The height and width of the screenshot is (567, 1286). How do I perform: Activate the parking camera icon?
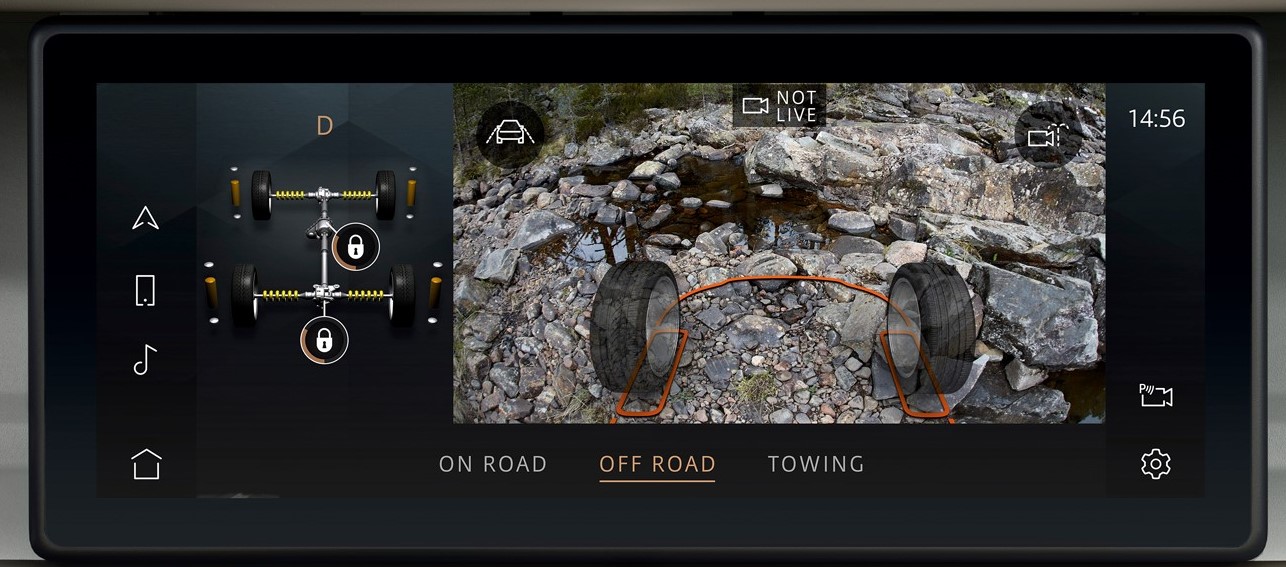(1155, 396)
